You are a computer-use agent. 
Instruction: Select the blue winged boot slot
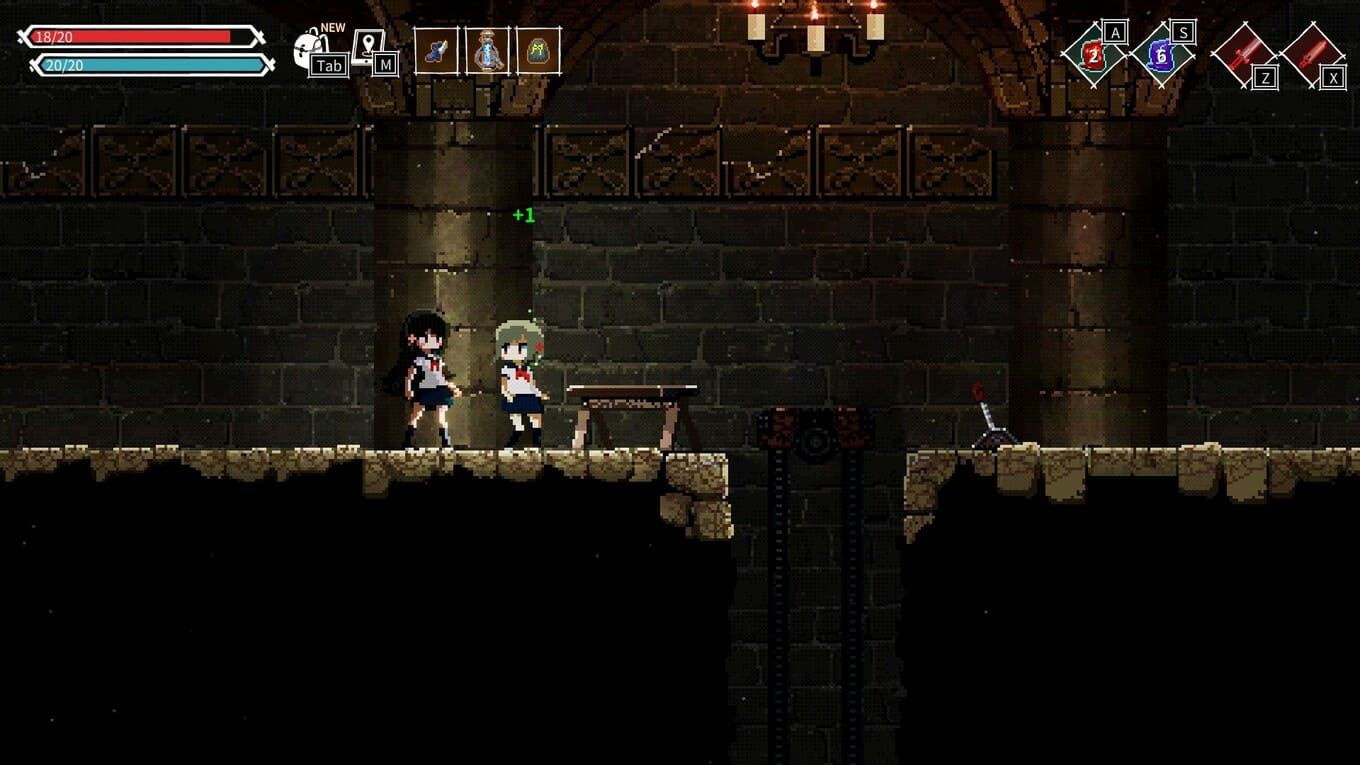coord(436,51)
